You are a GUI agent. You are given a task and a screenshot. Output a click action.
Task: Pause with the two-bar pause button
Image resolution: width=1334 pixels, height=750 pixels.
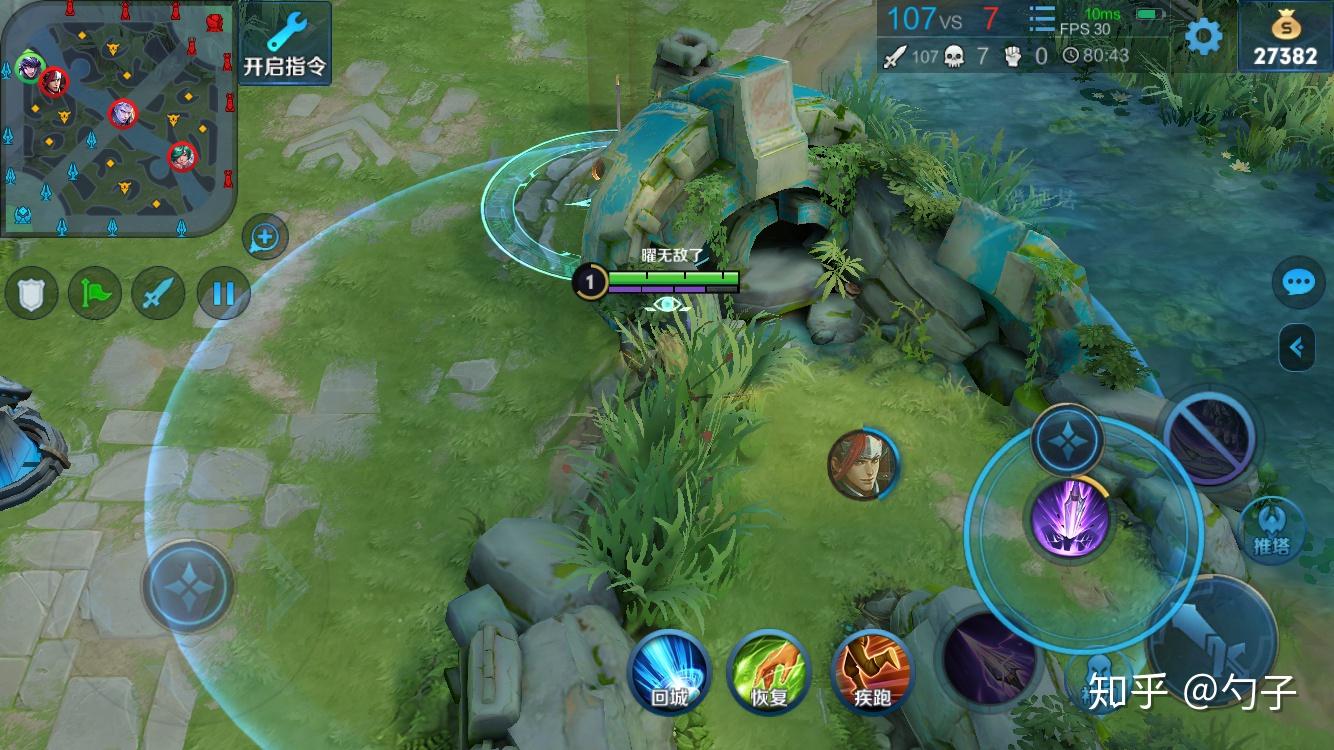coord(222,294)
